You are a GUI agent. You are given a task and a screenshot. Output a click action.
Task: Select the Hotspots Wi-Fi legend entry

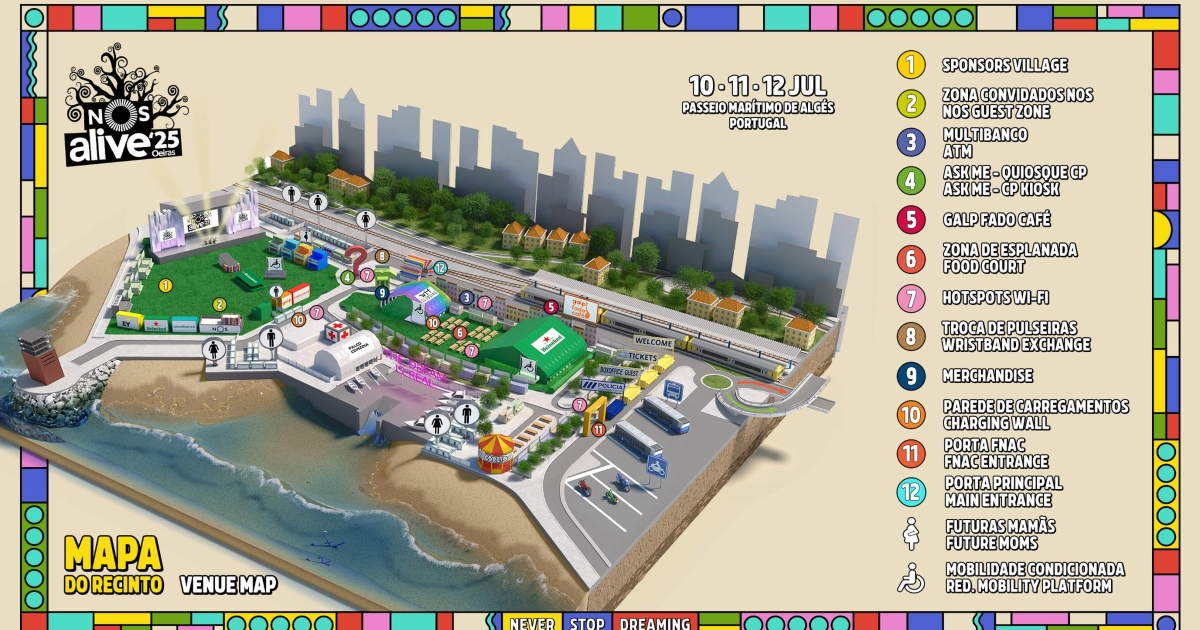point(994,298)
